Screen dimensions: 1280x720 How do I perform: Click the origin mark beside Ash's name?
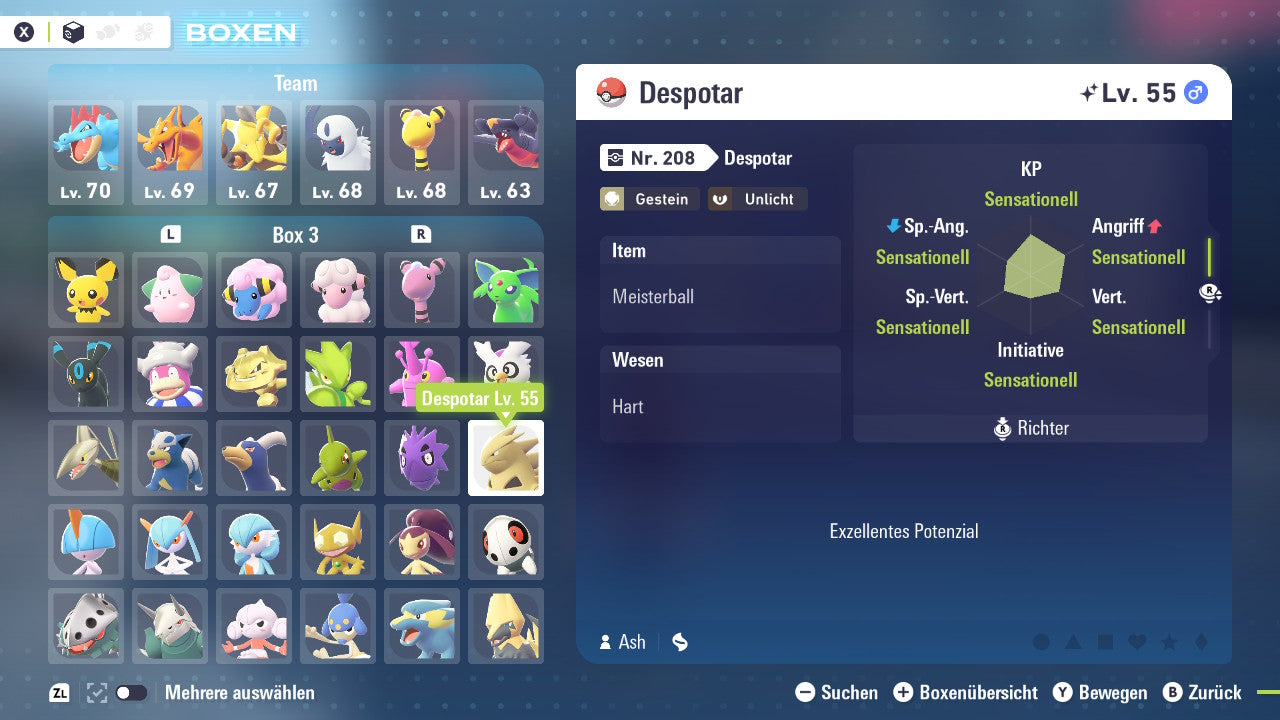point(680,642)
